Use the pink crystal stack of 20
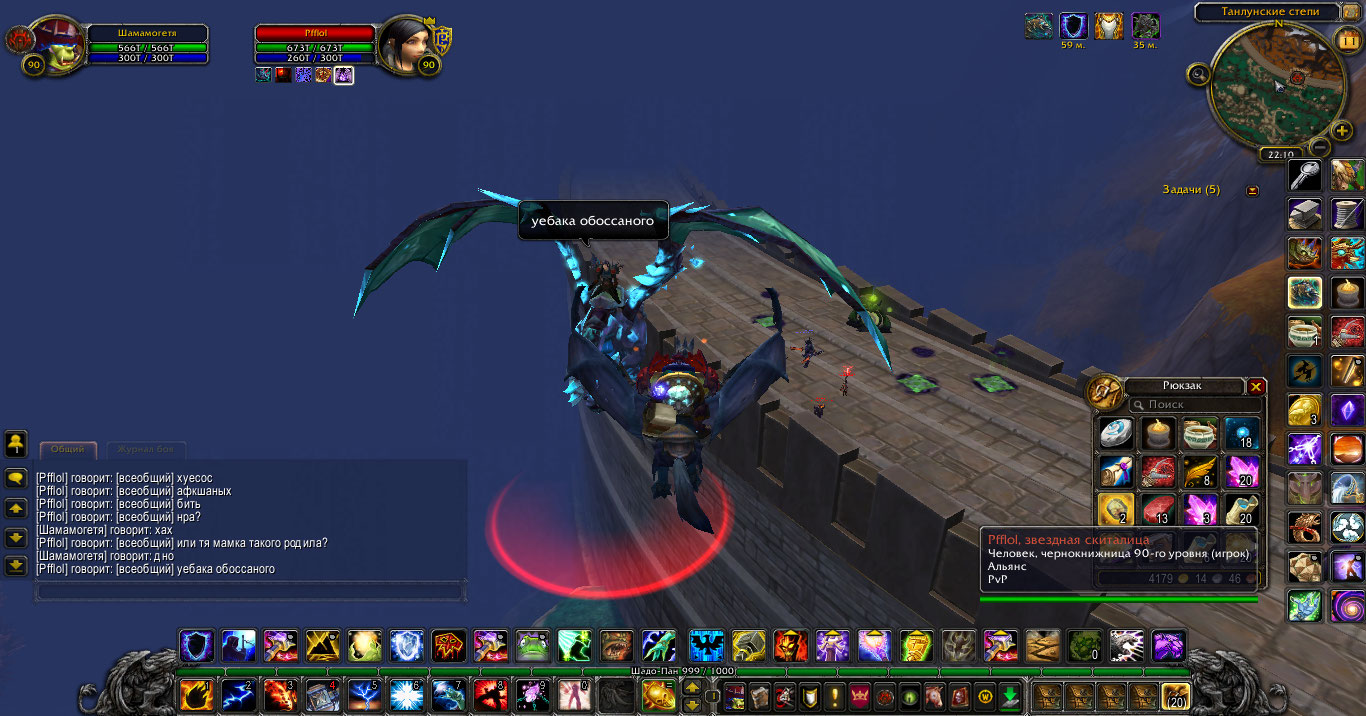Image resolution: width=1366 pixels, height=716 pixels. [x=1241, y=471]
